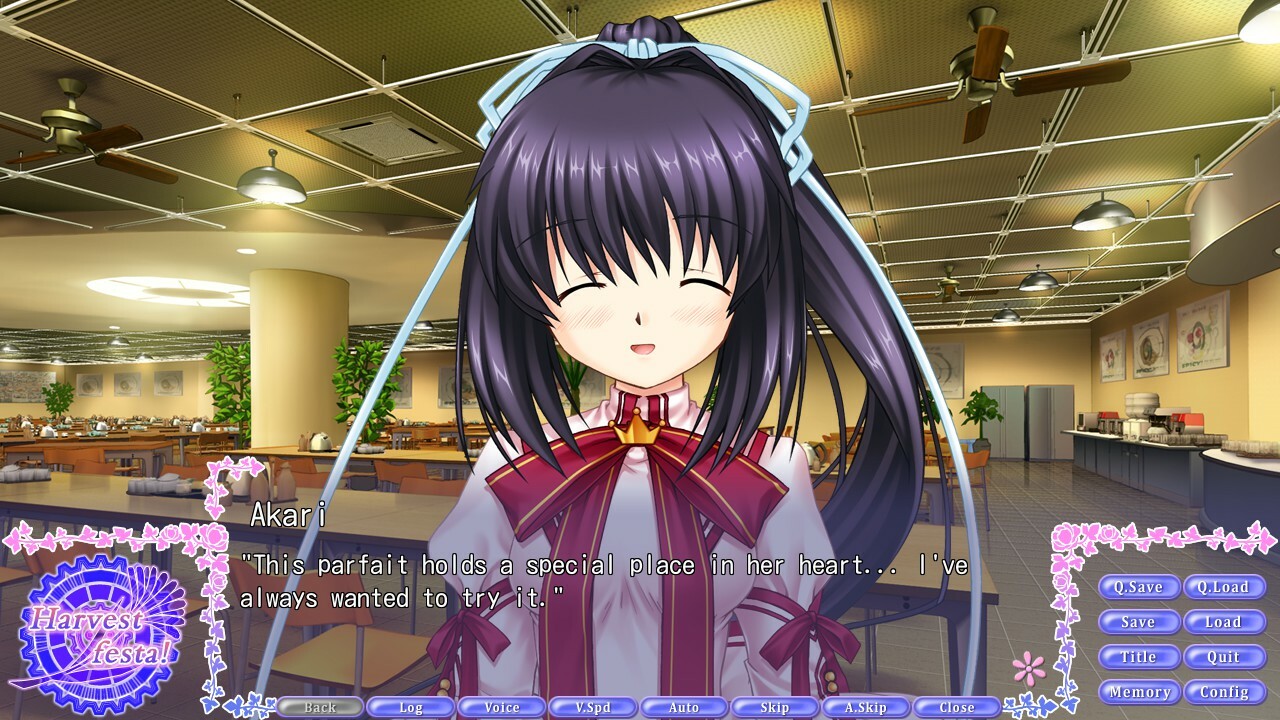This screenshot has width=1280, height=720.
Task: Enable Auto read mode
Action: 683,706
